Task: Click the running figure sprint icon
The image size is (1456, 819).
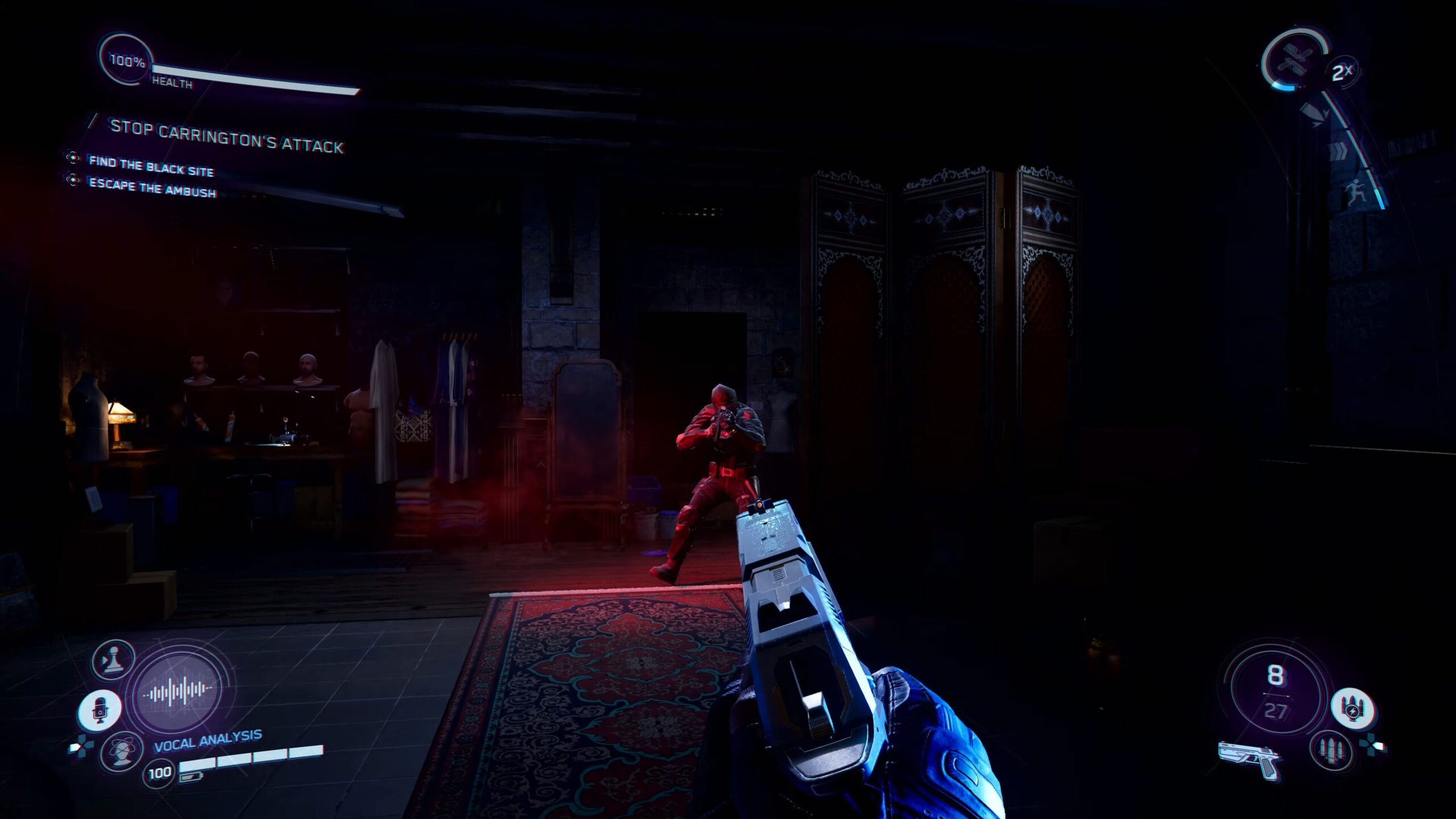Action: [1356, 192]
